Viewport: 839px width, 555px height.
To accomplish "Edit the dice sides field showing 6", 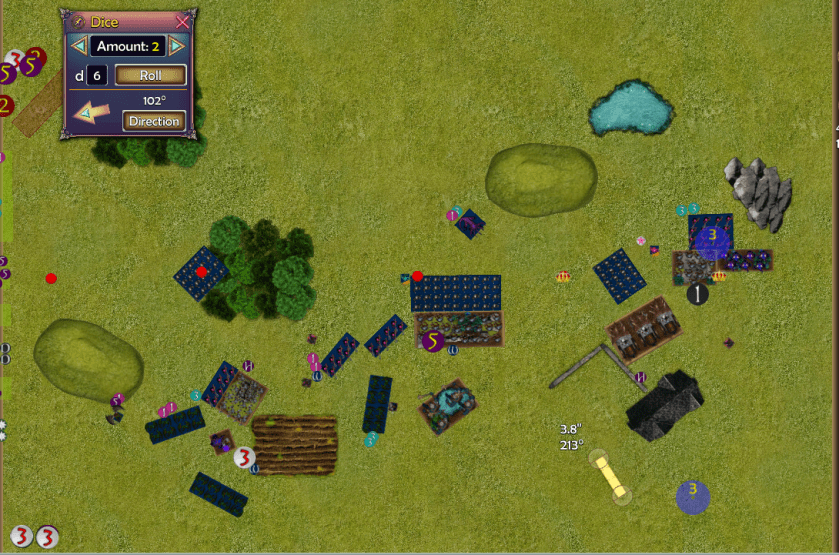I will click(x=97, y=75).
